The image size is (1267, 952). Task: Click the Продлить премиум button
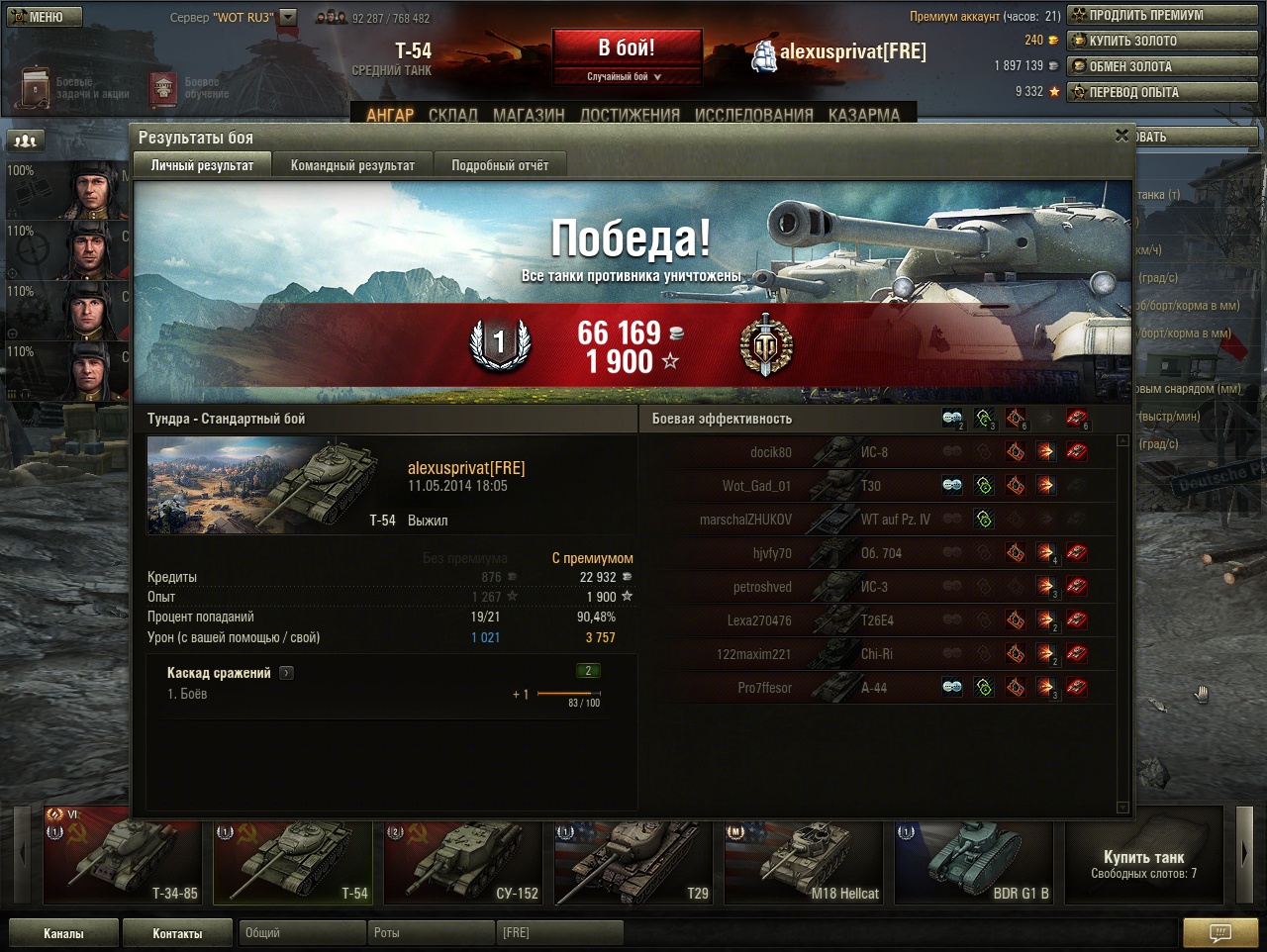[x=1161, y=15]
